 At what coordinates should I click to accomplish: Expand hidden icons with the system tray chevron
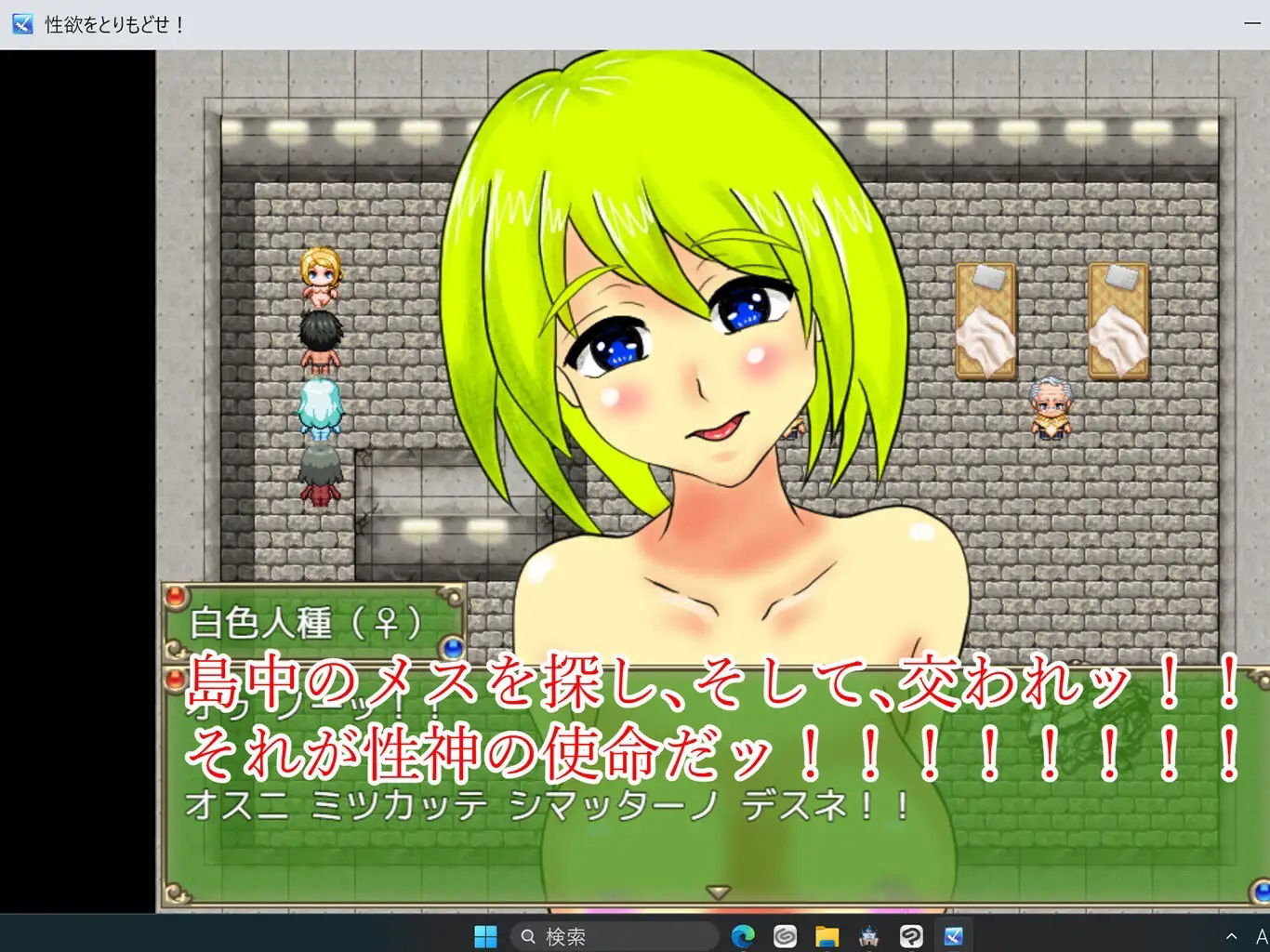[1230, 937]
